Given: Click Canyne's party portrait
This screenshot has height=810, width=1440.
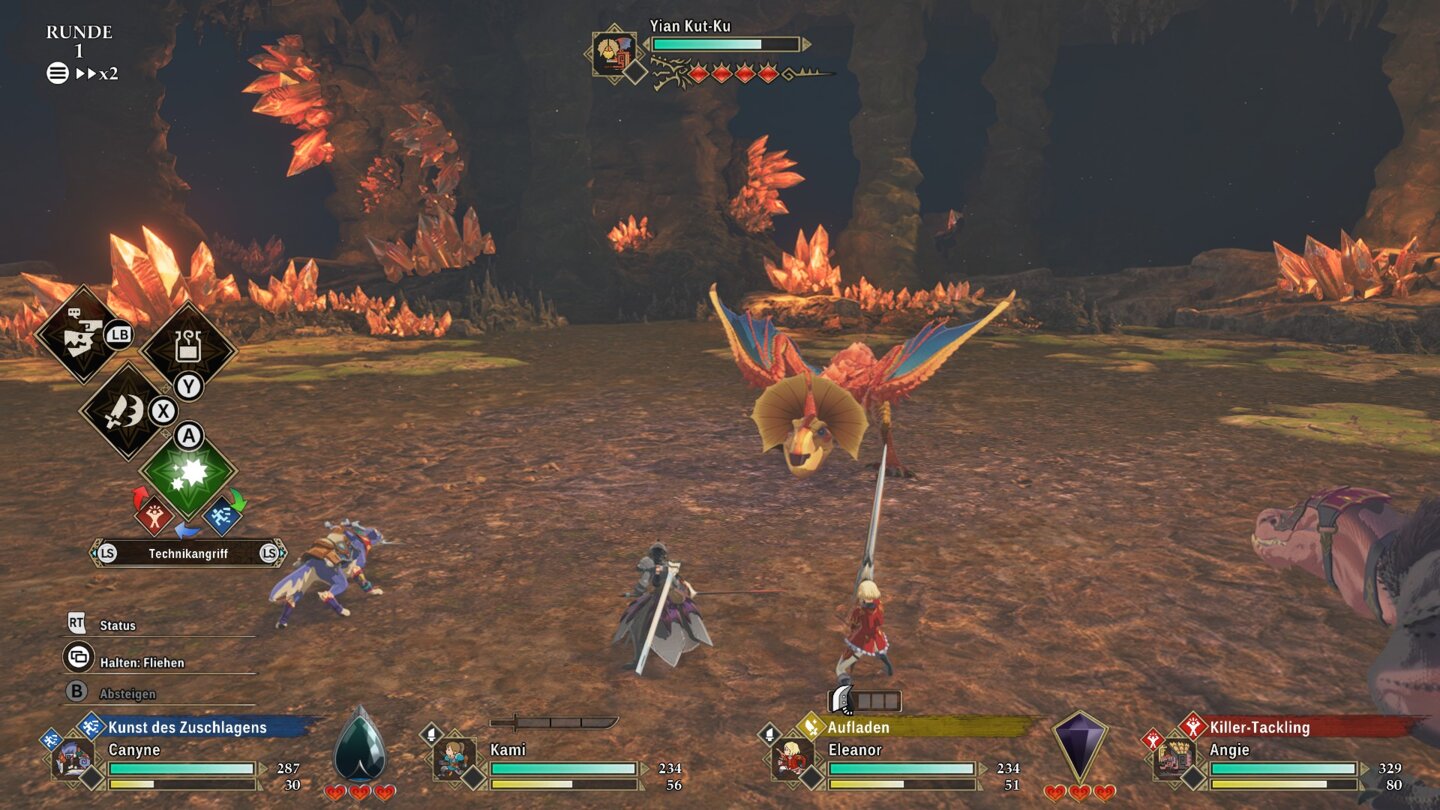Looking at the screenshot, I should coord(74,758).
